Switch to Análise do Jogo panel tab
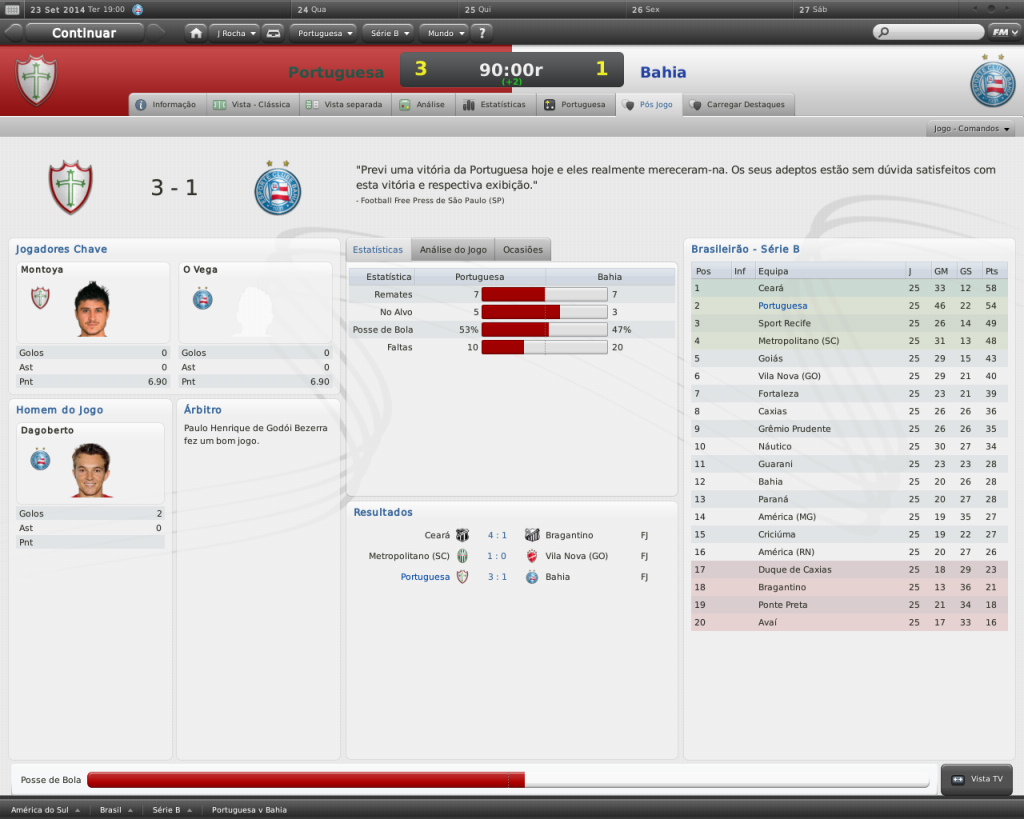 (453, 249)
